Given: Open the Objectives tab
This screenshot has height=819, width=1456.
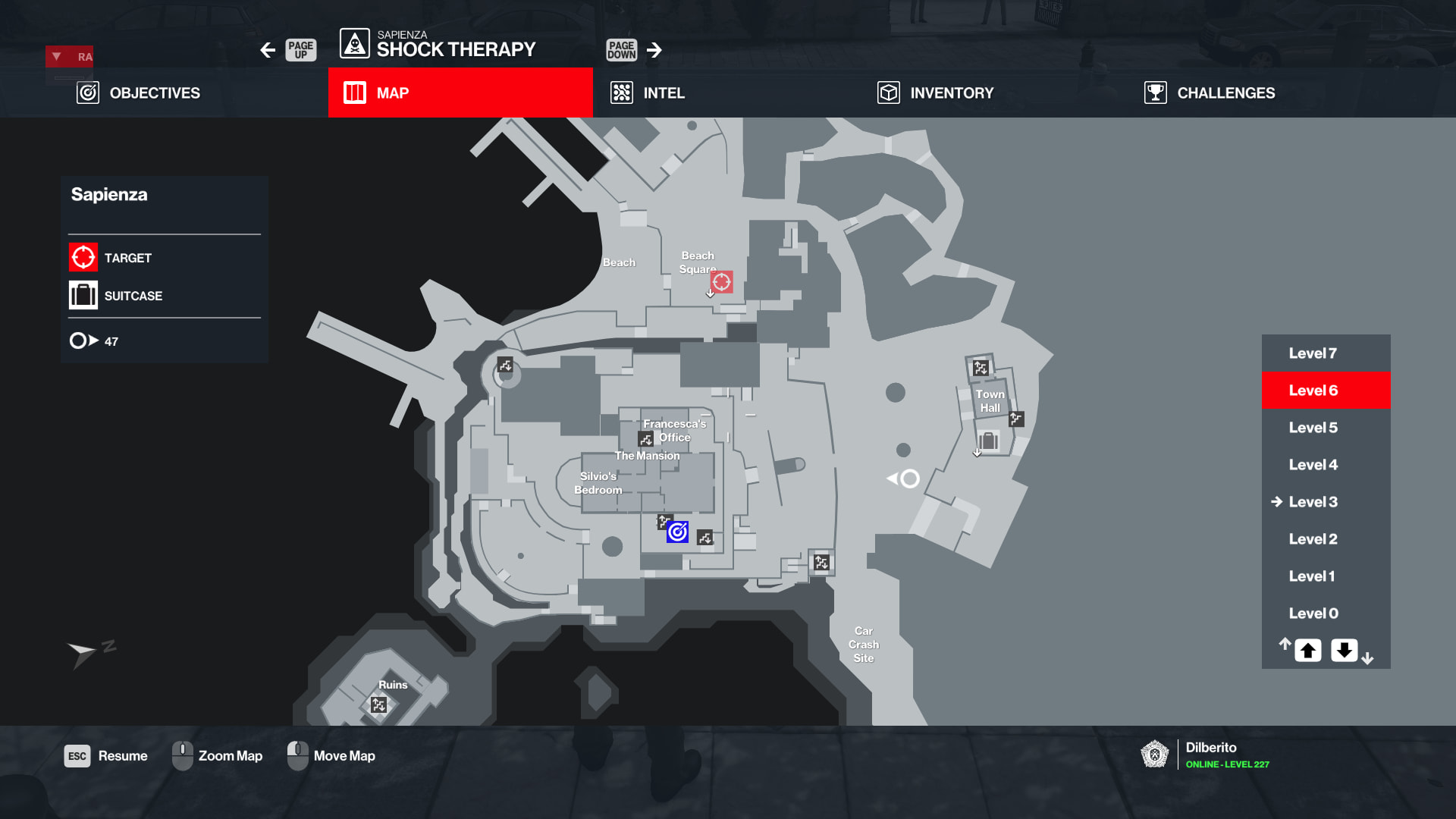Looking at the screenshot, I should [139, 93].
